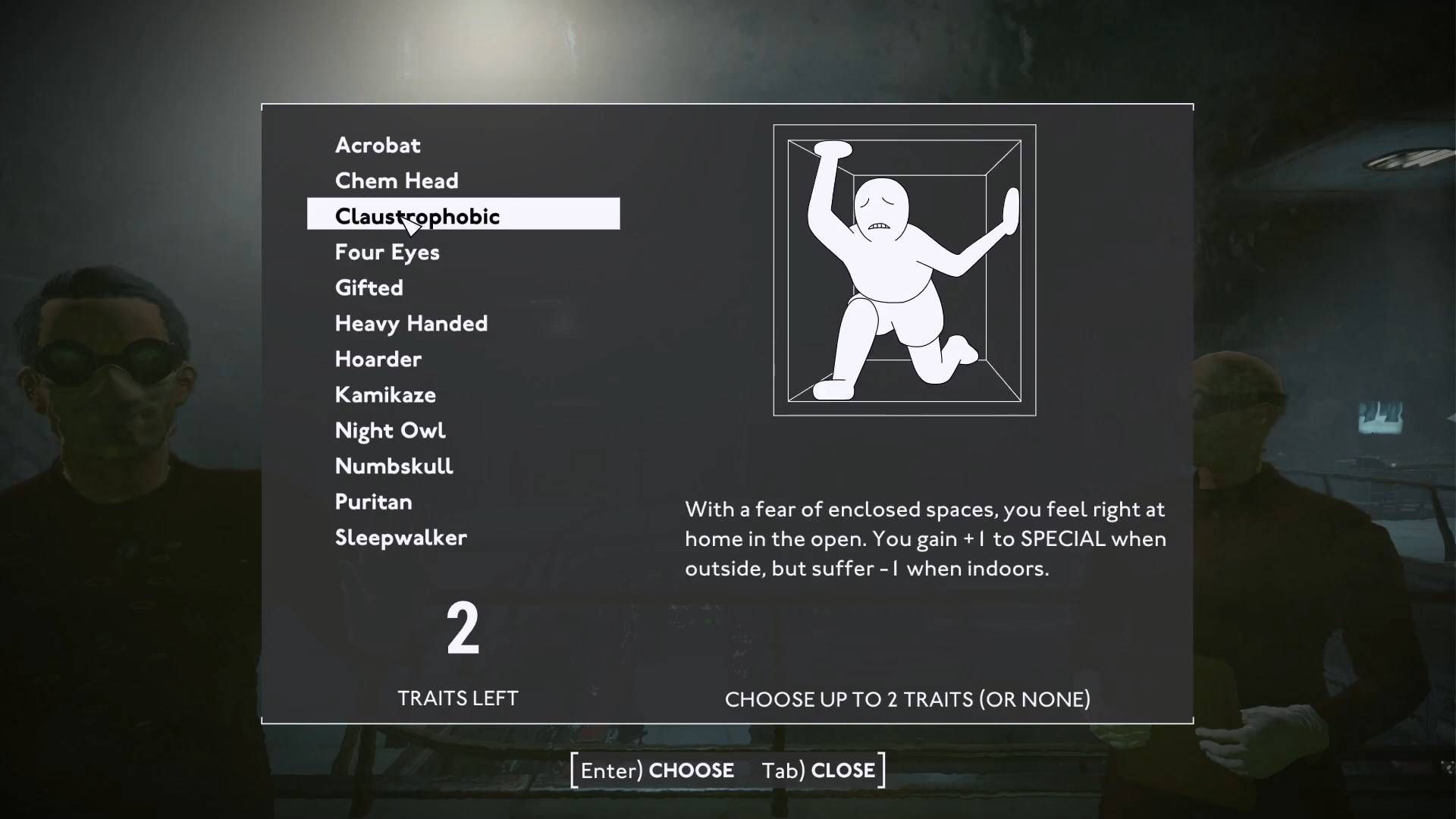Click the CHOOSE UP TO 2 TRAITS text
The image size is (1456, 819).
(x=907, y=699)
